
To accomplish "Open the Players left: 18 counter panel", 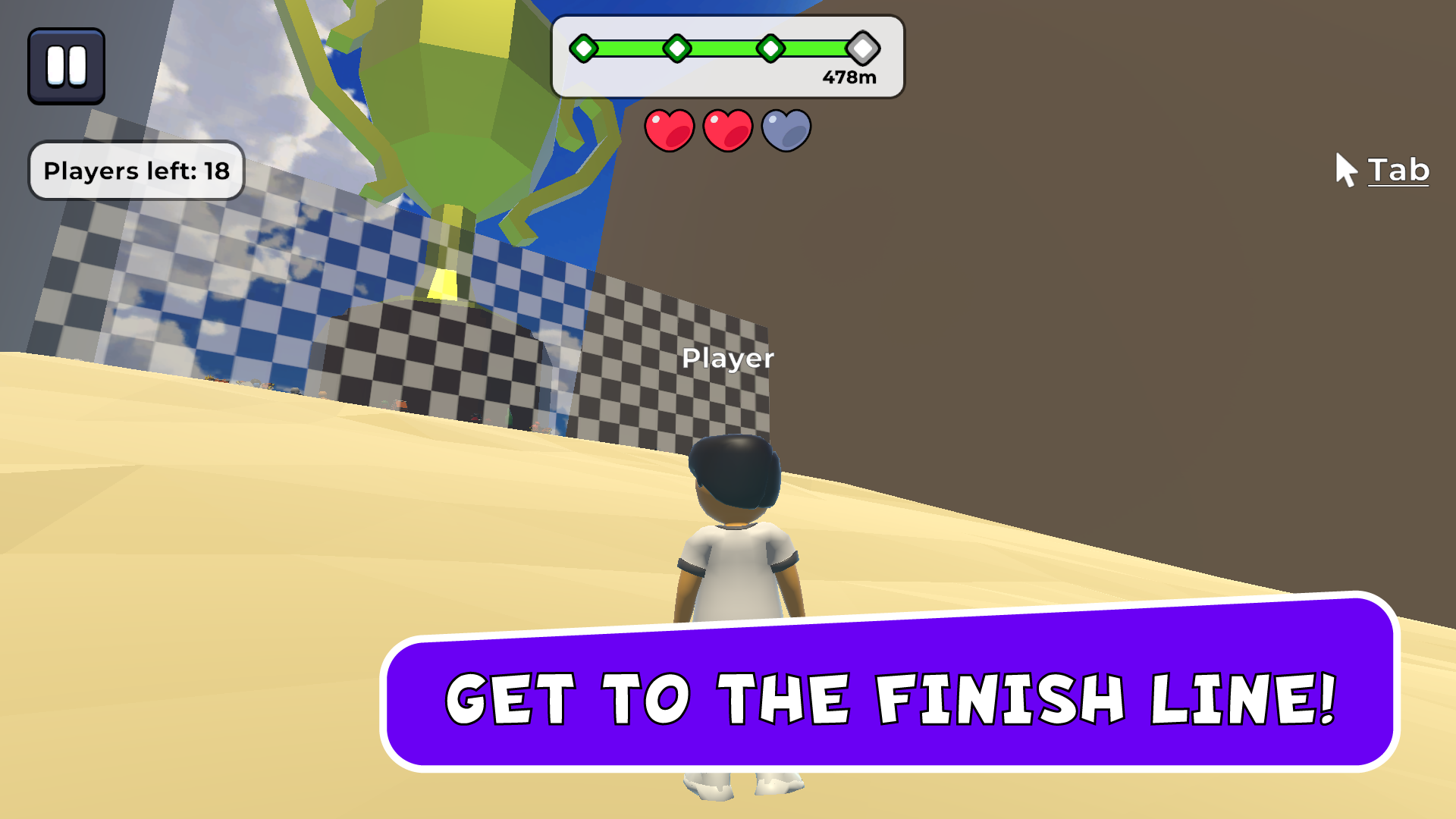I will [x=136, y=171].
